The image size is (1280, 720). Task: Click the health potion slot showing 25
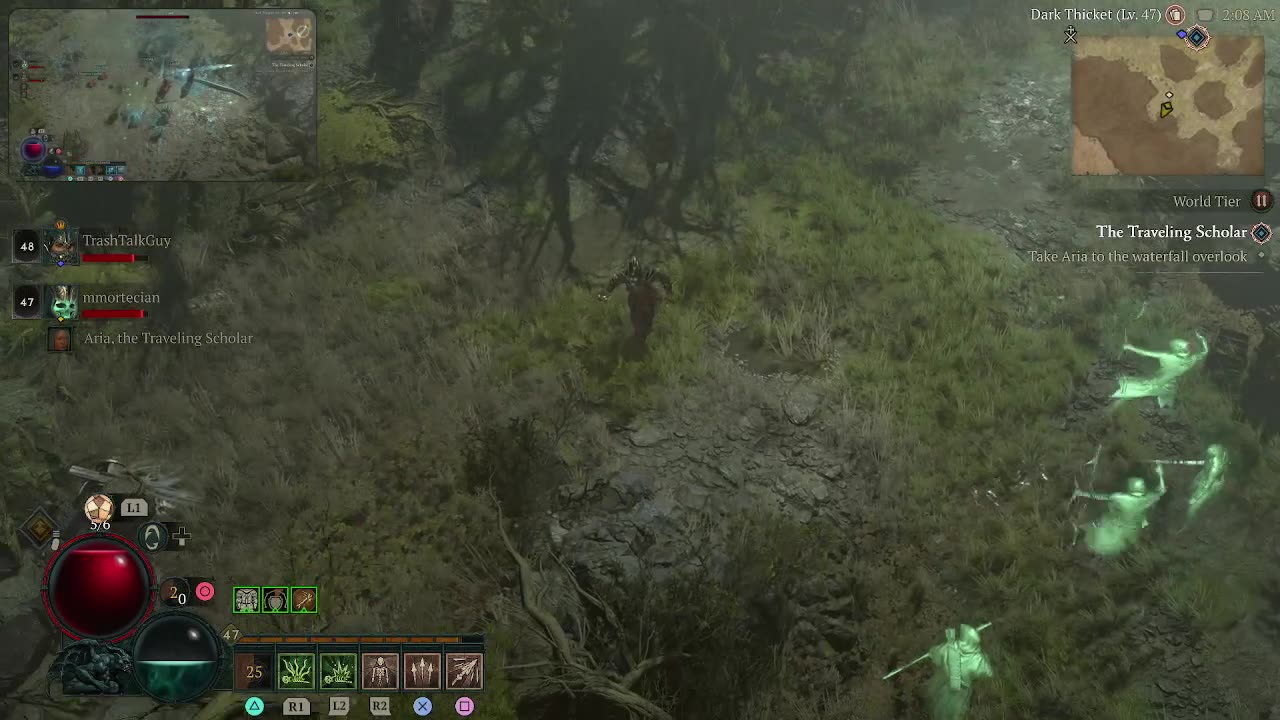tap(253, 670)
